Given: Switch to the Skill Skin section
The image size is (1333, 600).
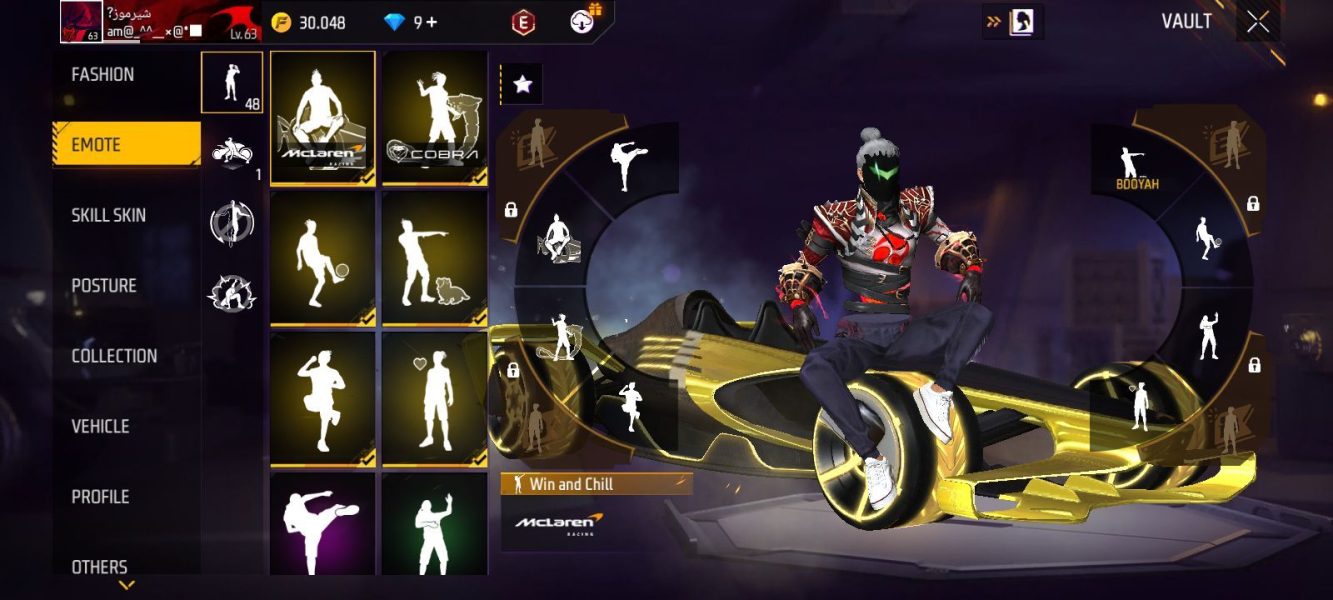Looking at the screenshot, I should tap(108, 215).
